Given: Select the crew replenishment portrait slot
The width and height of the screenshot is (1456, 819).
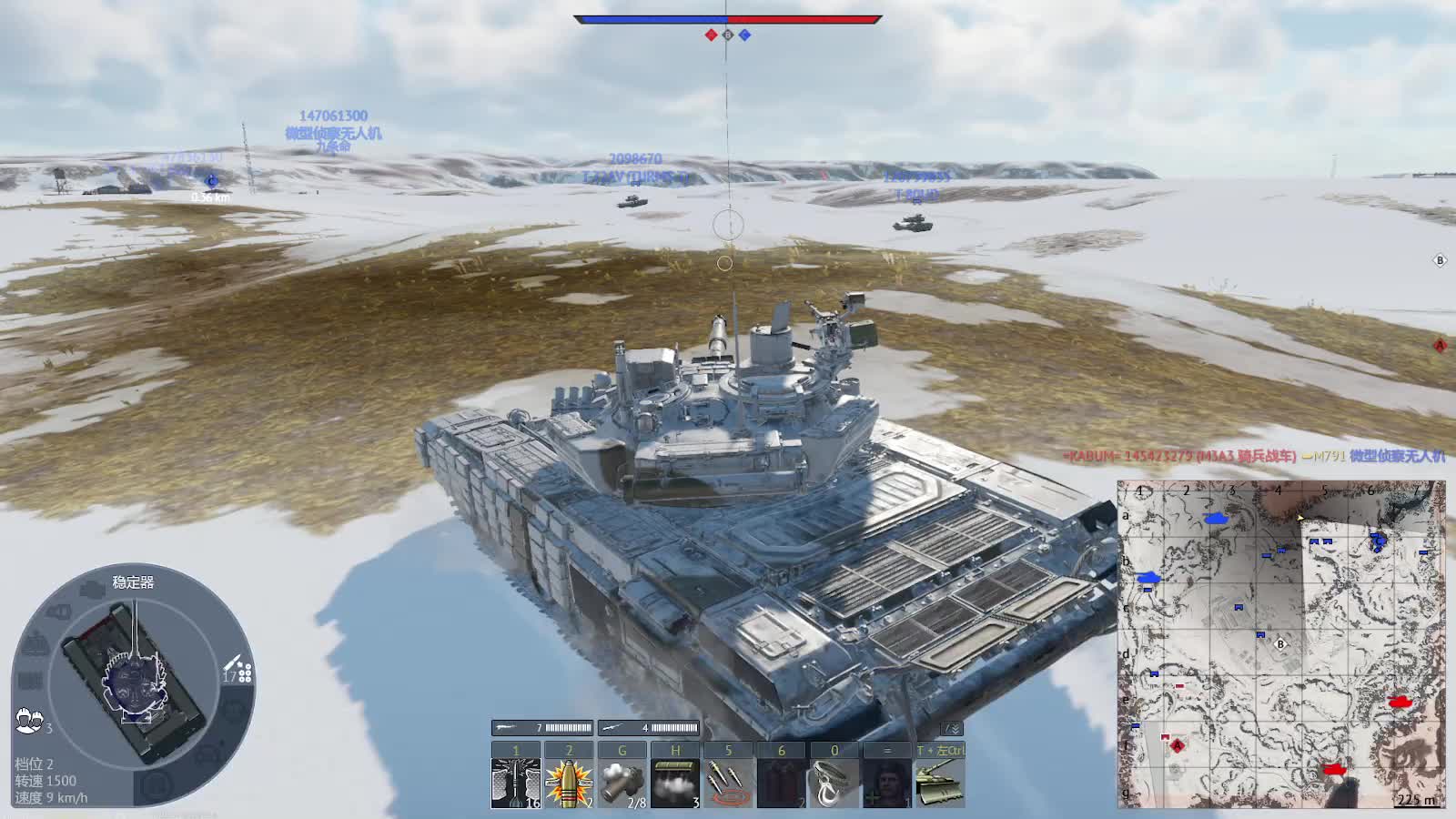Looking at the screenshot, I should (x=887, y=783).
